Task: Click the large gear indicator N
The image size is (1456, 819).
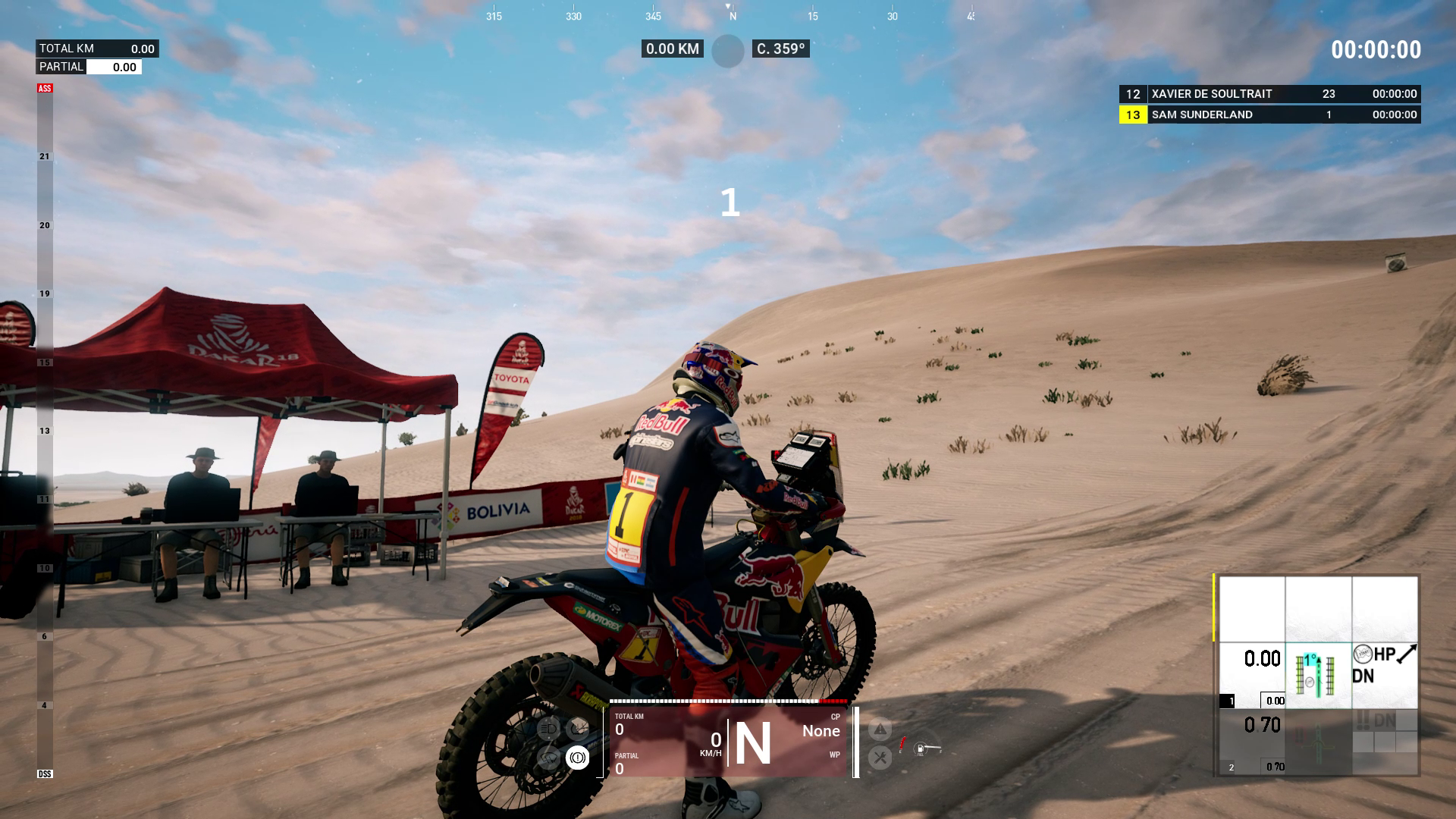Action: (x=752, y=744)
